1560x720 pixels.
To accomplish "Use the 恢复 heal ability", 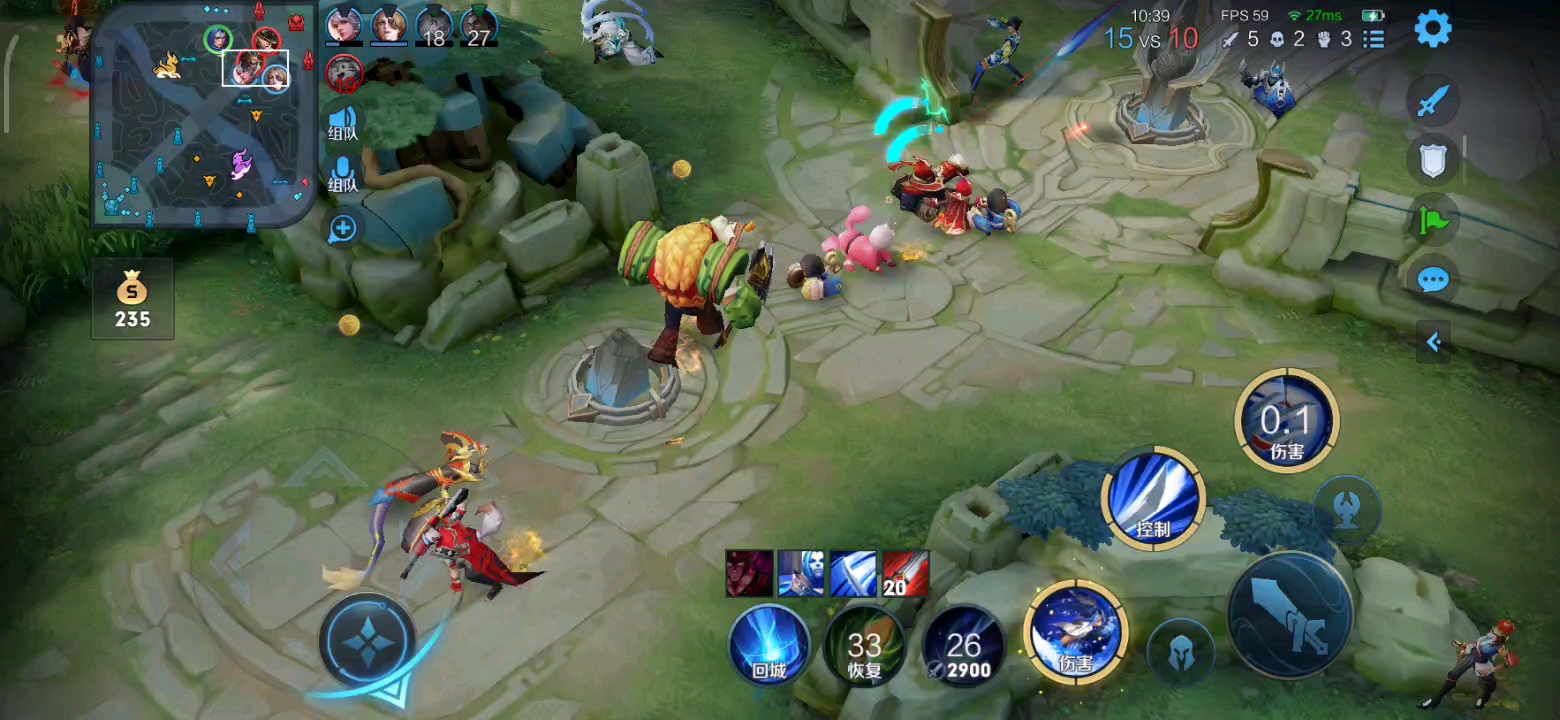I will 864,645.
